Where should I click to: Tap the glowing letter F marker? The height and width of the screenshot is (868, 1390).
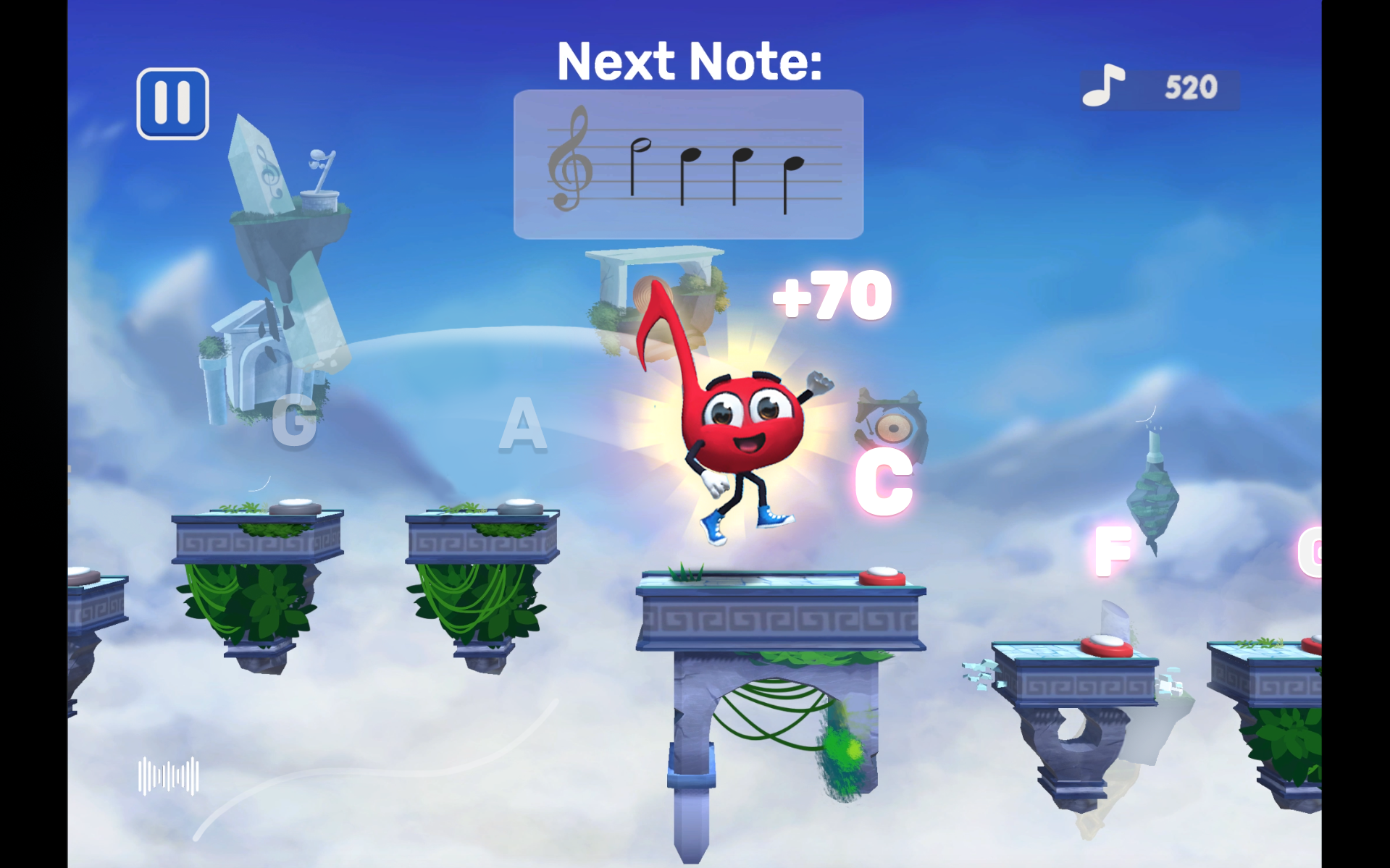pyautogui.click(x=1113, y=552)
